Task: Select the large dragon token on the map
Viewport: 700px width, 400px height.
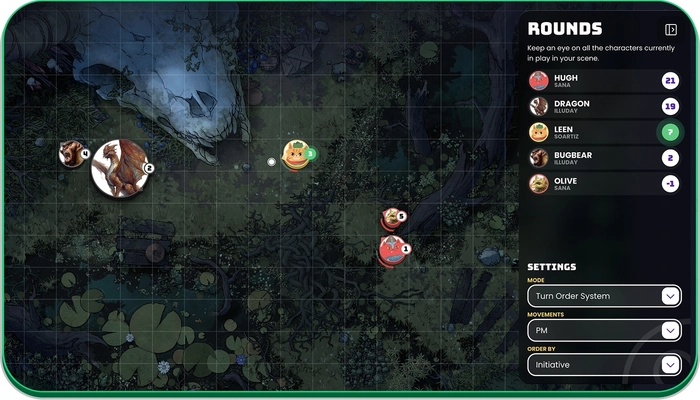Action: click(119, 168)
